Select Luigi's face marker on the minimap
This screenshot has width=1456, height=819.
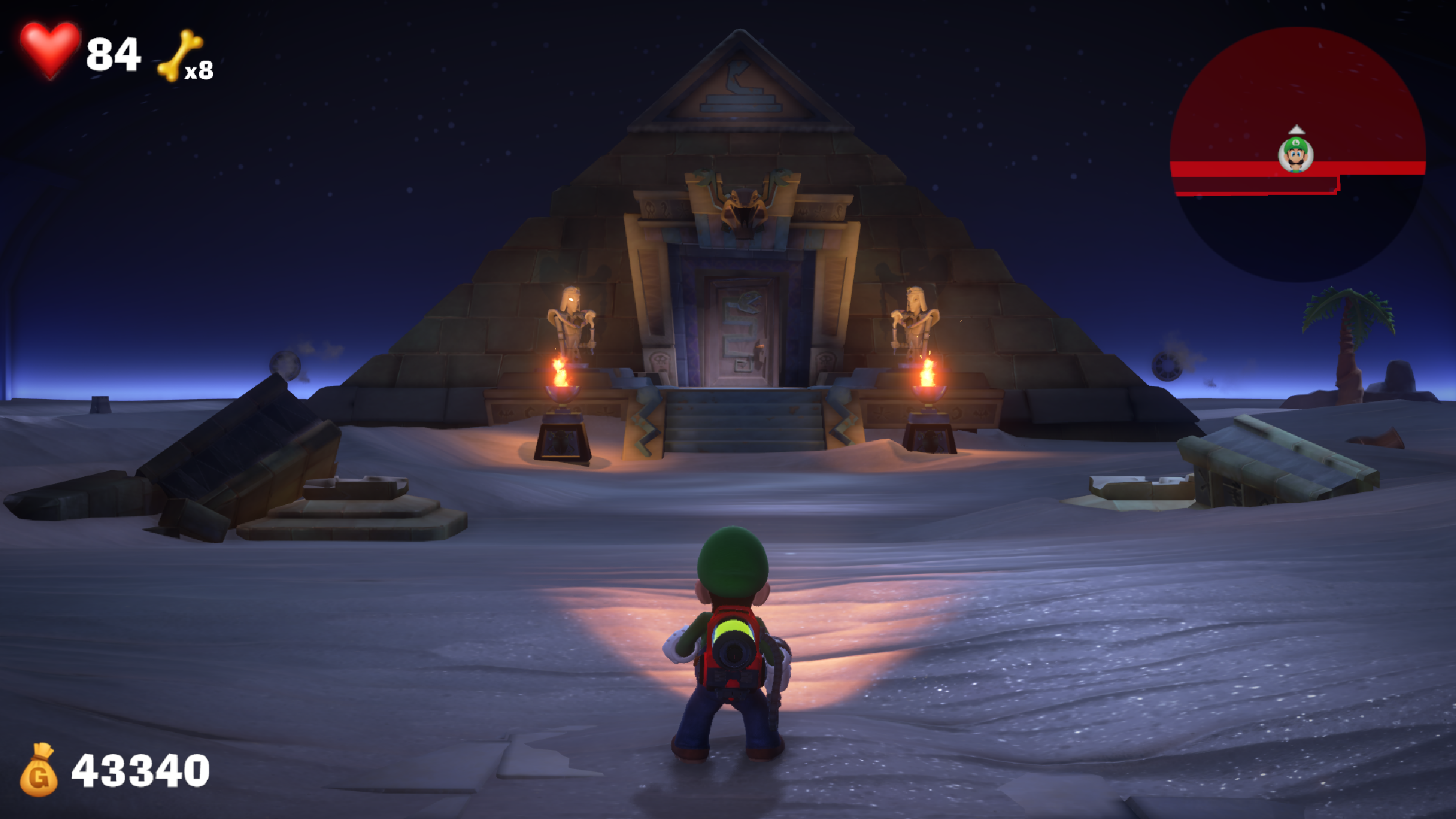[1296, 155]
